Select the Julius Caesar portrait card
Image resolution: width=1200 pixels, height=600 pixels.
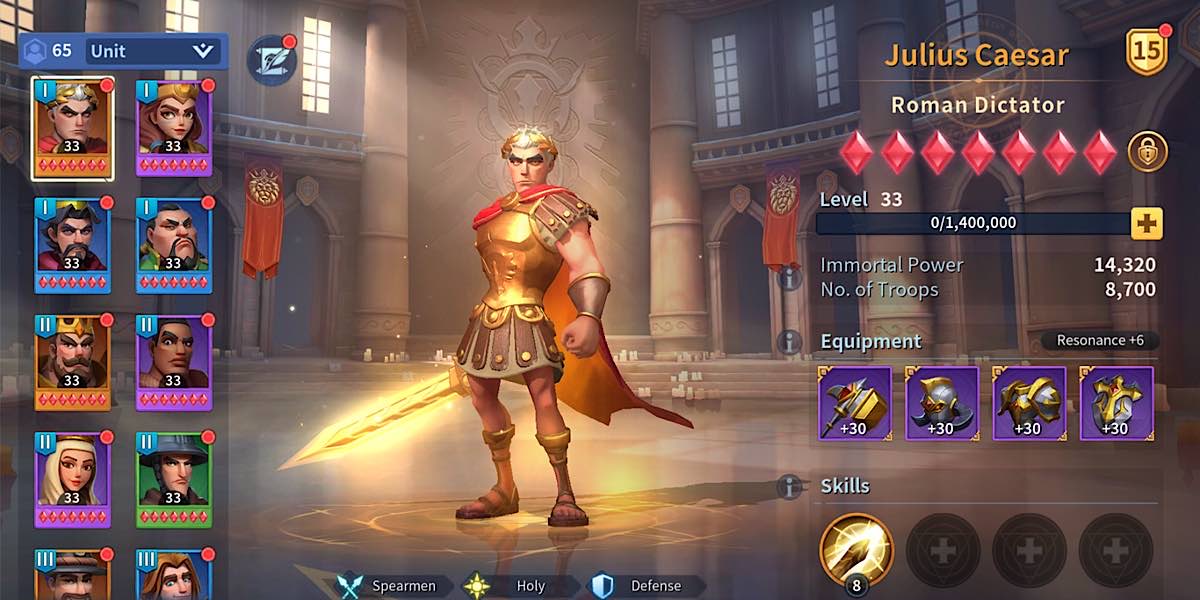[x=72, y=129]
